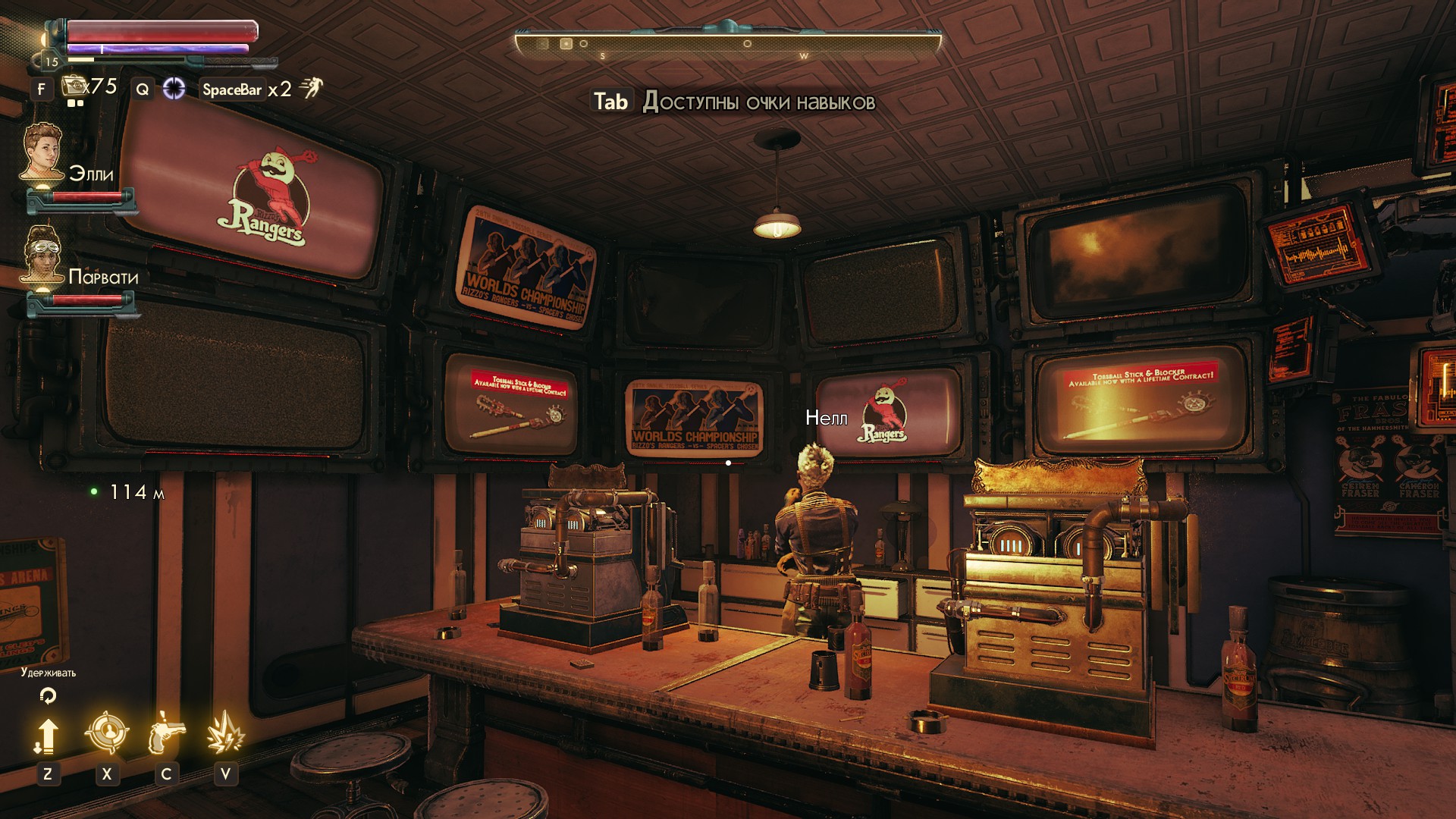
Task: Use the medical inhaler icon
Action: pyautogui.click(x=74, y=86)
